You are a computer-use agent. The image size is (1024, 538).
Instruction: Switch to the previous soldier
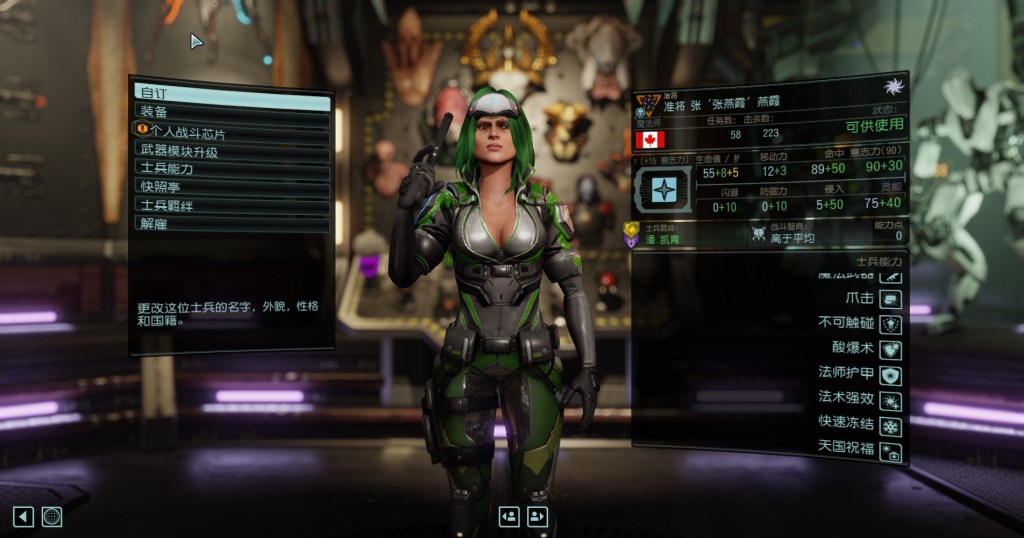(509, 516)
